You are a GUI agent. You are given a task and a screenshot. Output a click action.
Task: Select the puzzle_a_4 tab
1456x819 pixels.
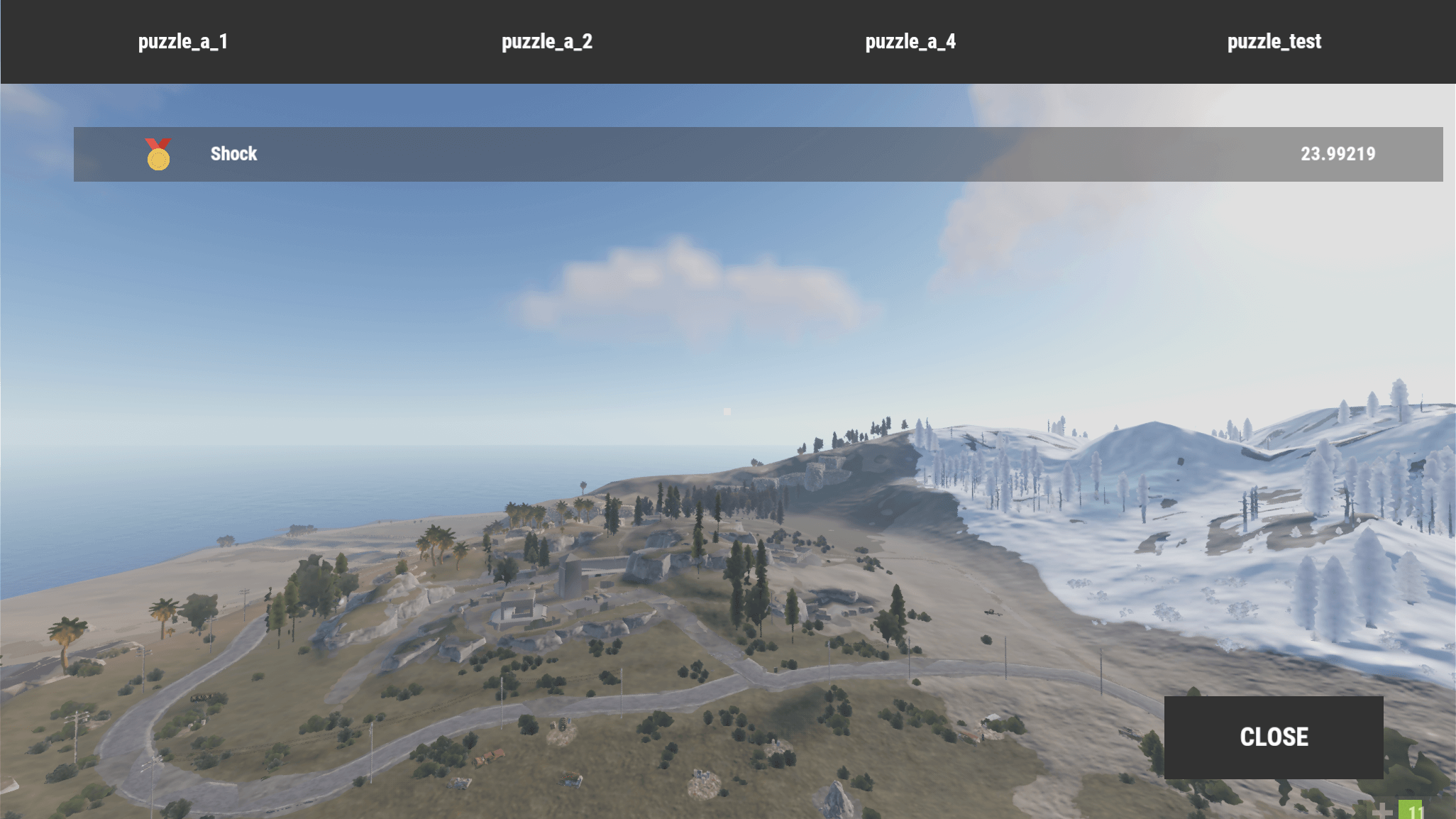pyautogui.click(x=910, y=42)
